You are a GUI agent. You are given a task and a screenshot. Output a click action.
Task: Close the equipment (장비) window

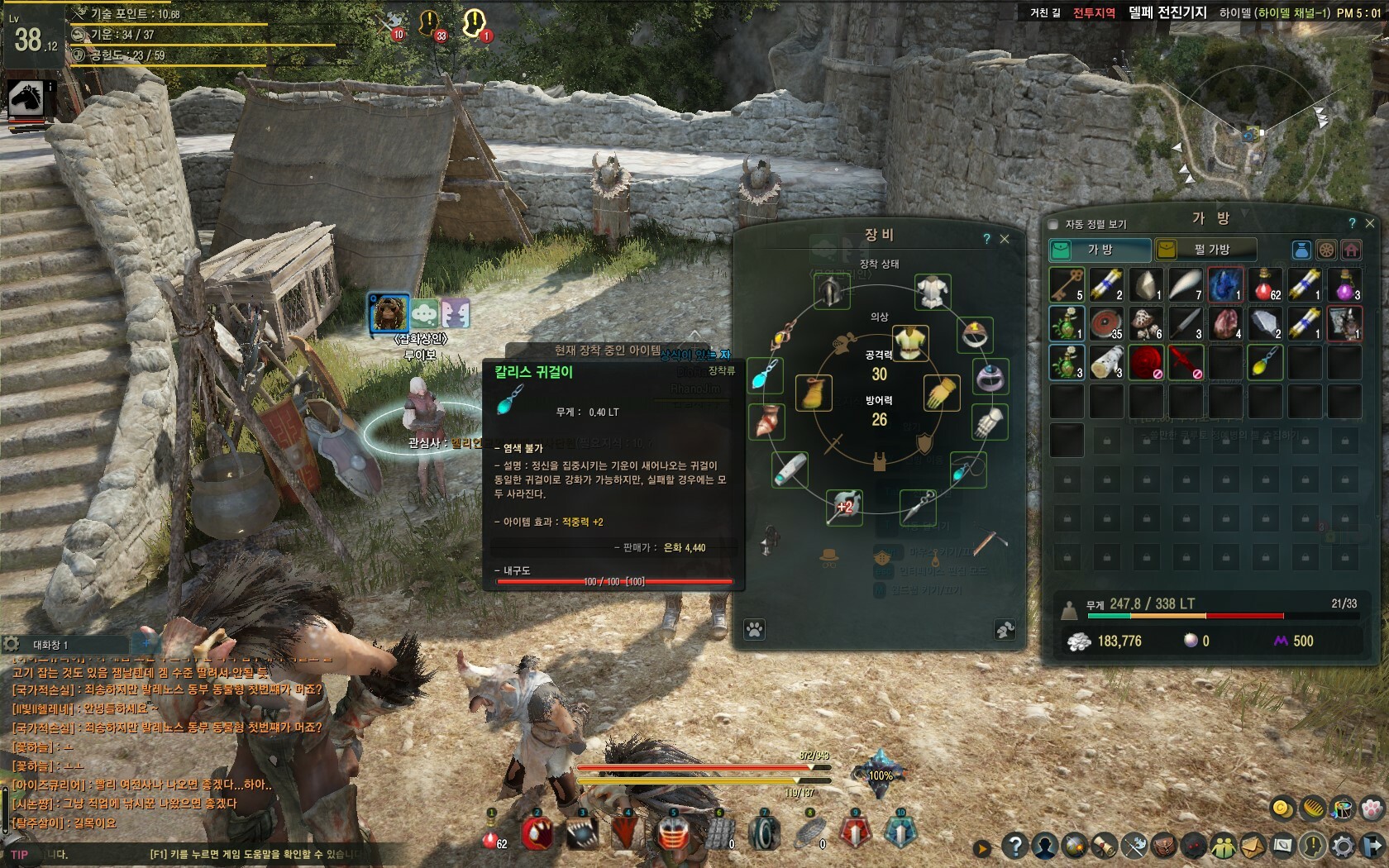coord(1005,239)
